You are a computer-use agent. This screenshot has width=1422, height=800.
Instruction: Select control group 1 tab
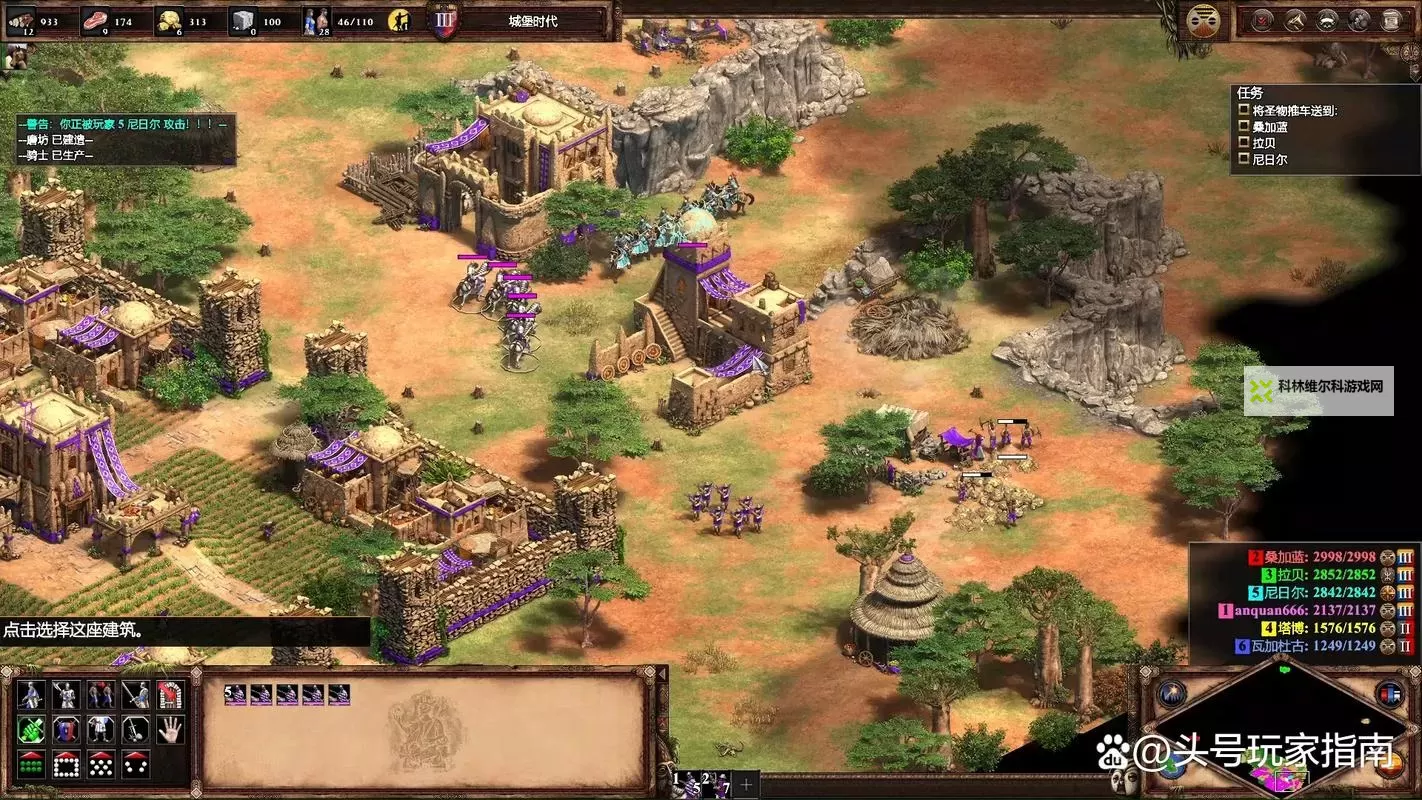click(x=684, y=781)
